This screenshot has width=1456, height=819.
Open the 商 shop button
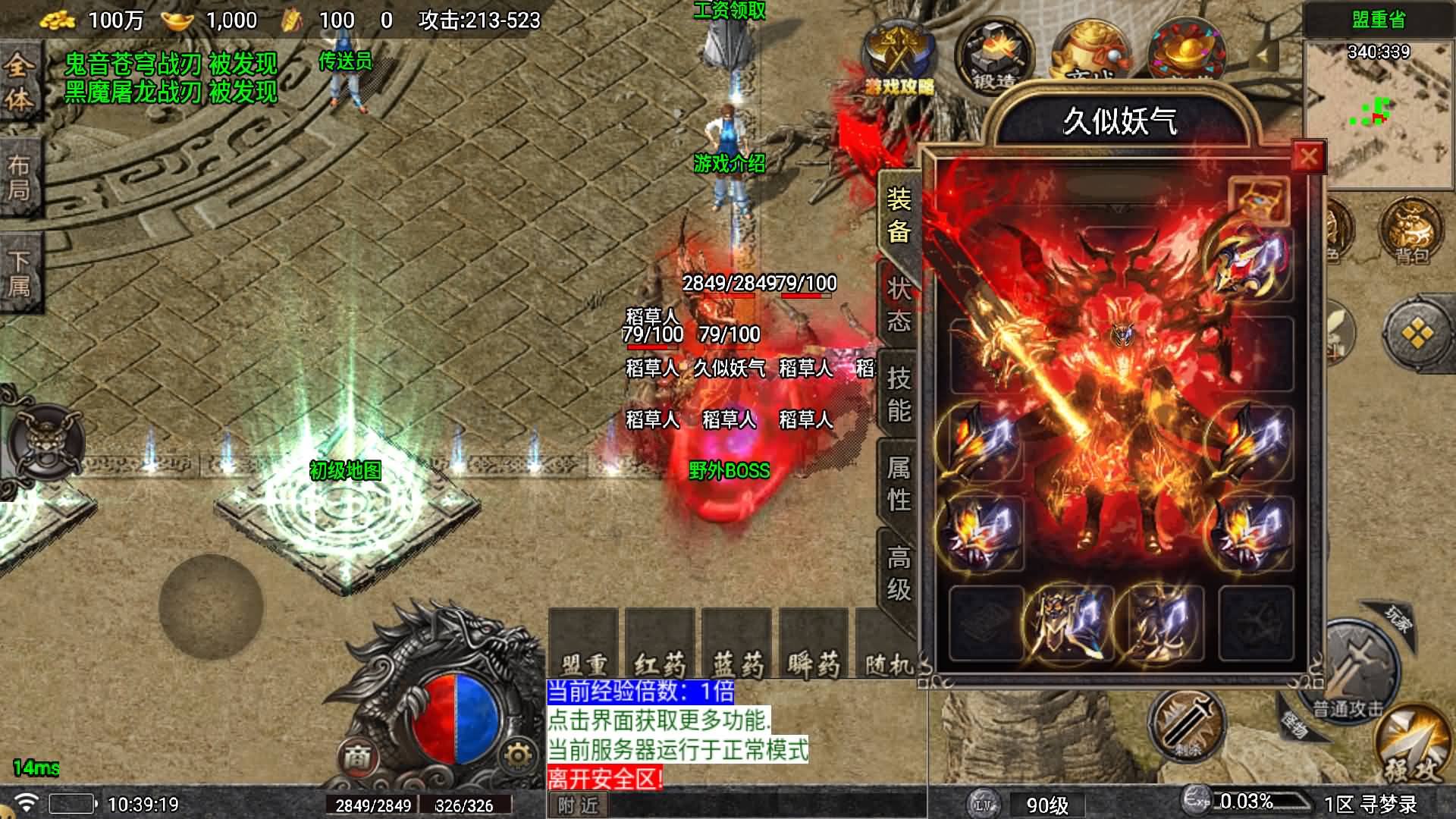coord(357,756)
